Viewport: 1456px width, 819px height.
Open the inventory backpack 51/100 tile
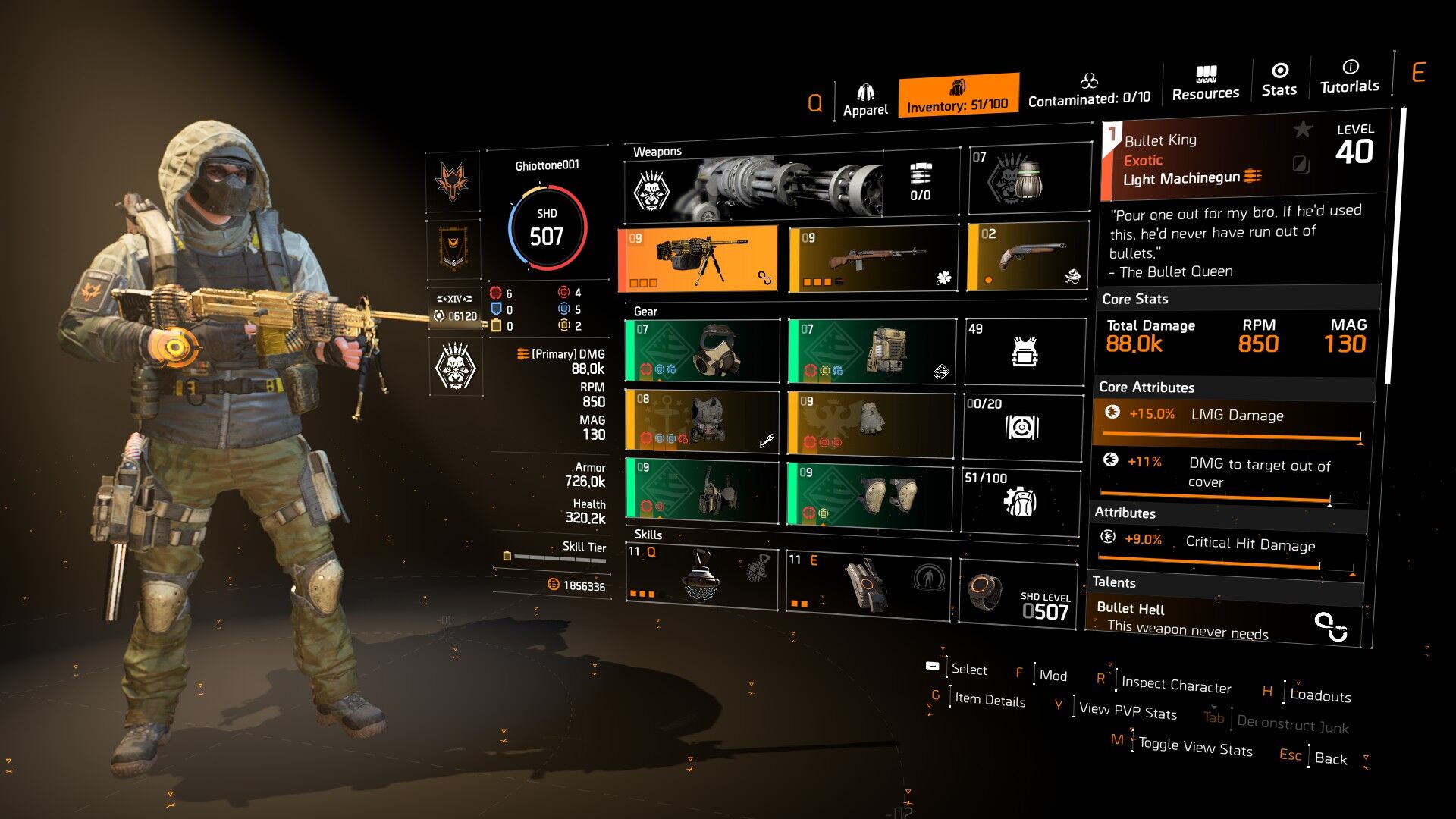pyautogui.click(x=1021, y=500)
